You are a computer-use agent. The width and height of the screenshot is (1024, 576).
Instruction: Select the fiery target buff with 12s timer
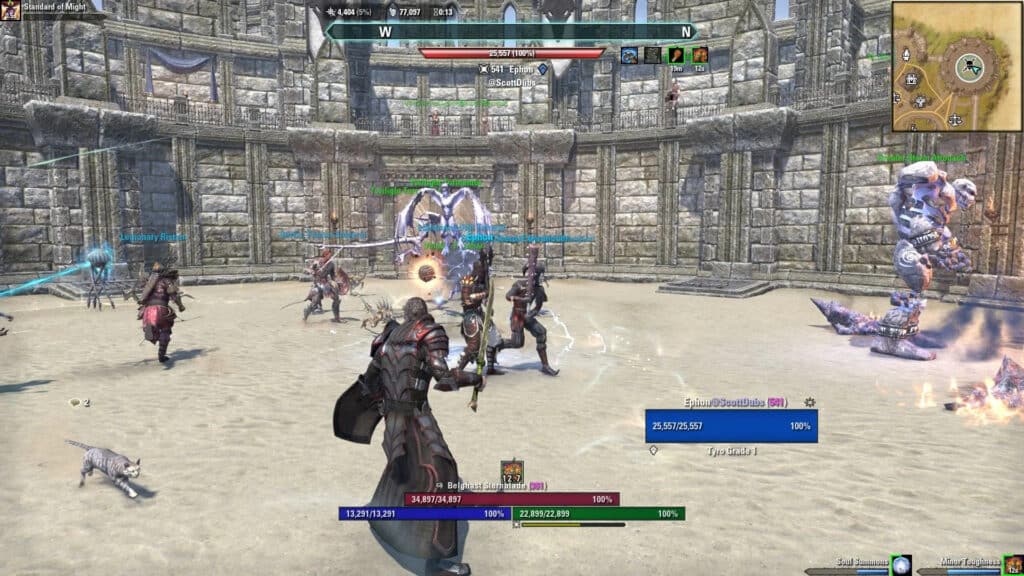pyautogui.click(x=700, y=55)
